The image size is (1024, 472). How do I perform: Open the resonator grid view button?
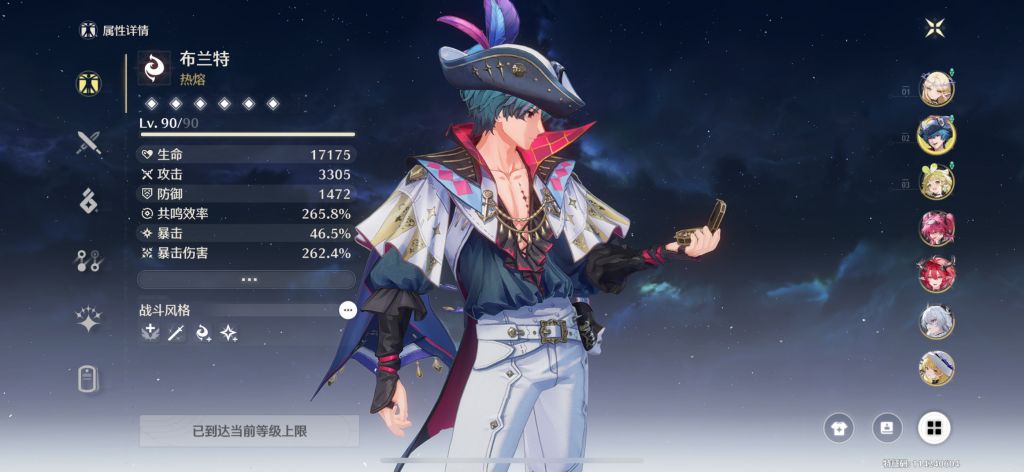click(934, 428)
